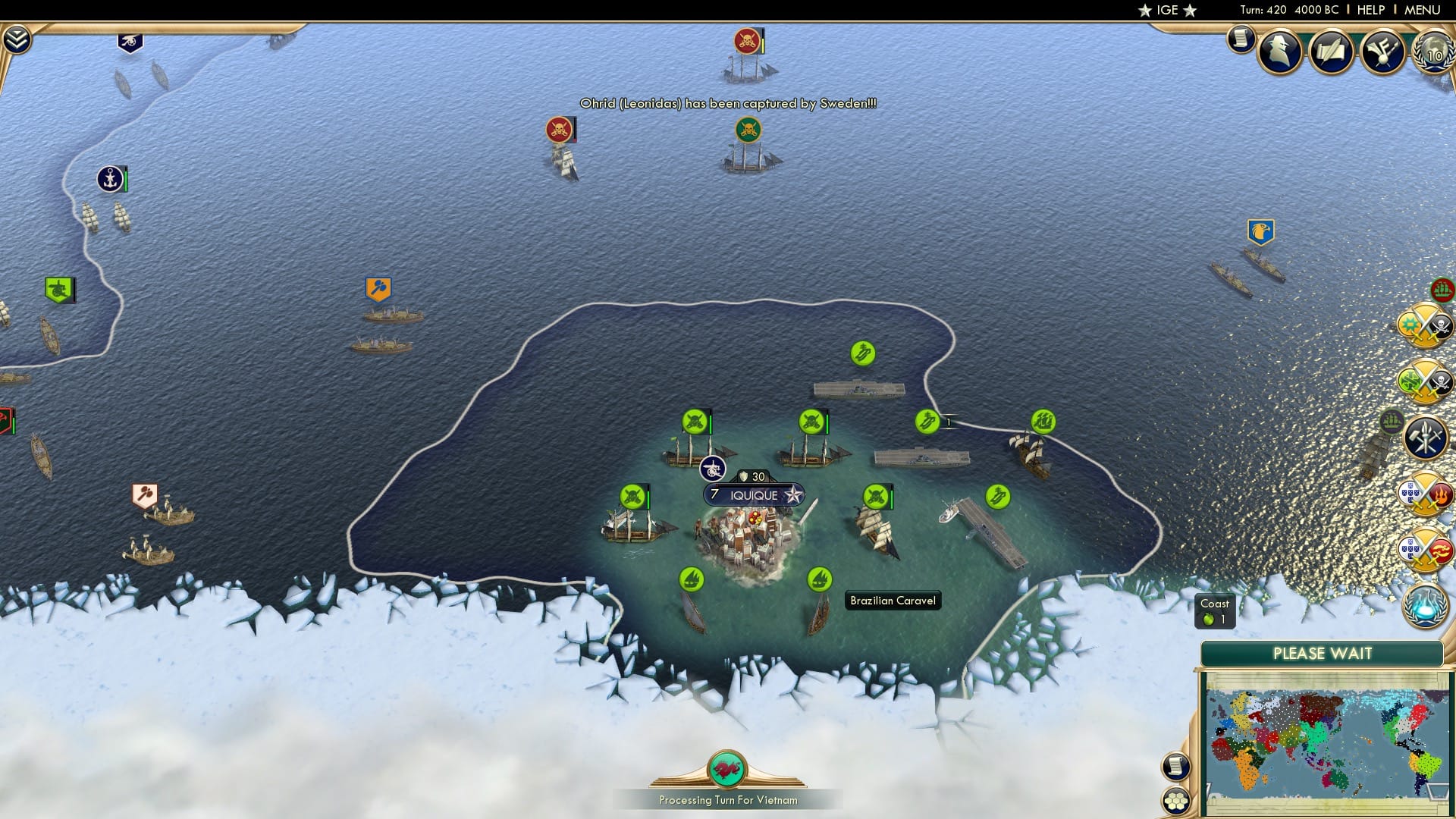Click the orange unit flag above the battleship
This screenshot has height=819, width=1456.
[x=379, y=287]
